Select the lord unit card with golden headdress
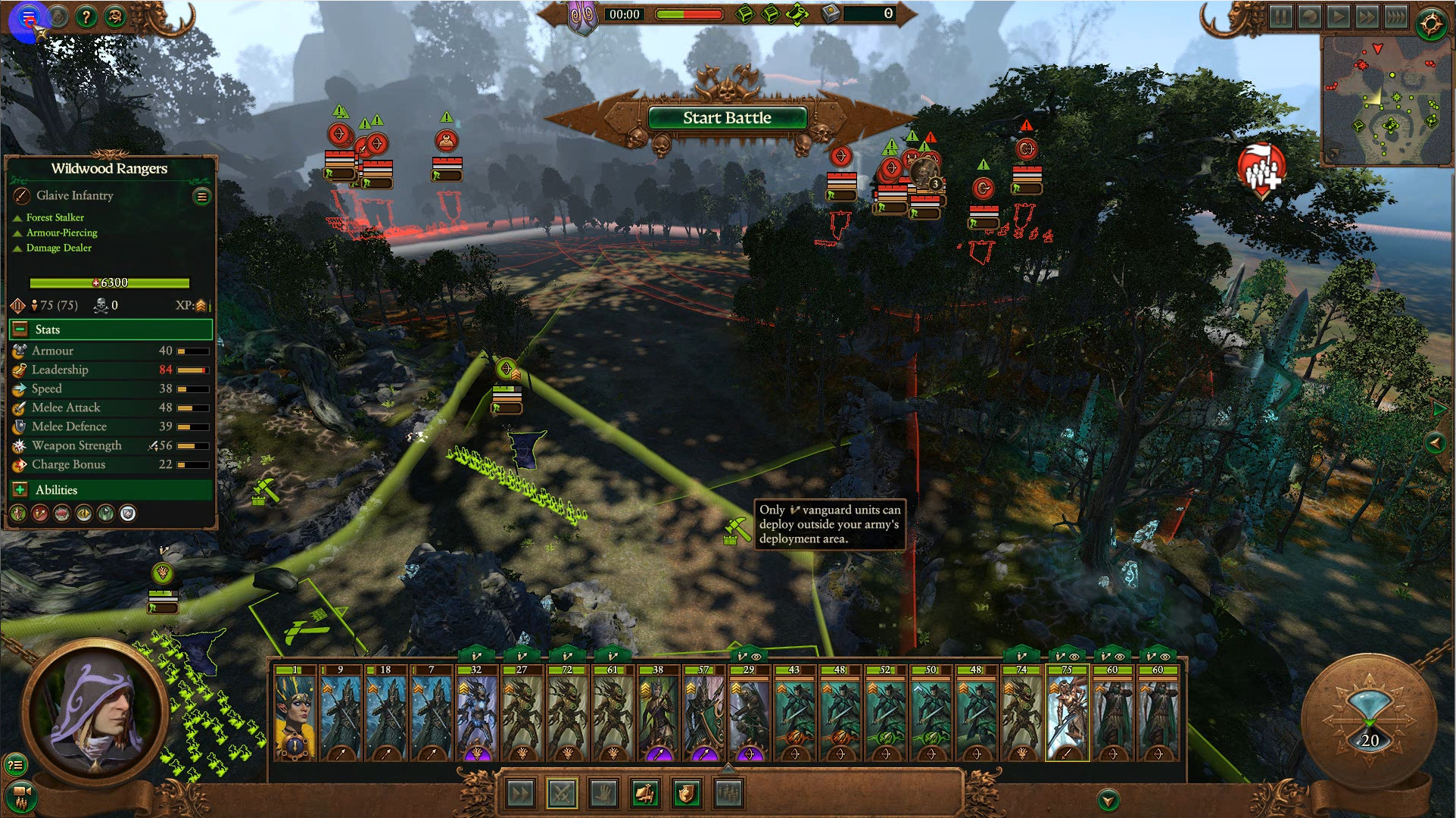Screen dimensions: 1456x818 click(295, 713)
